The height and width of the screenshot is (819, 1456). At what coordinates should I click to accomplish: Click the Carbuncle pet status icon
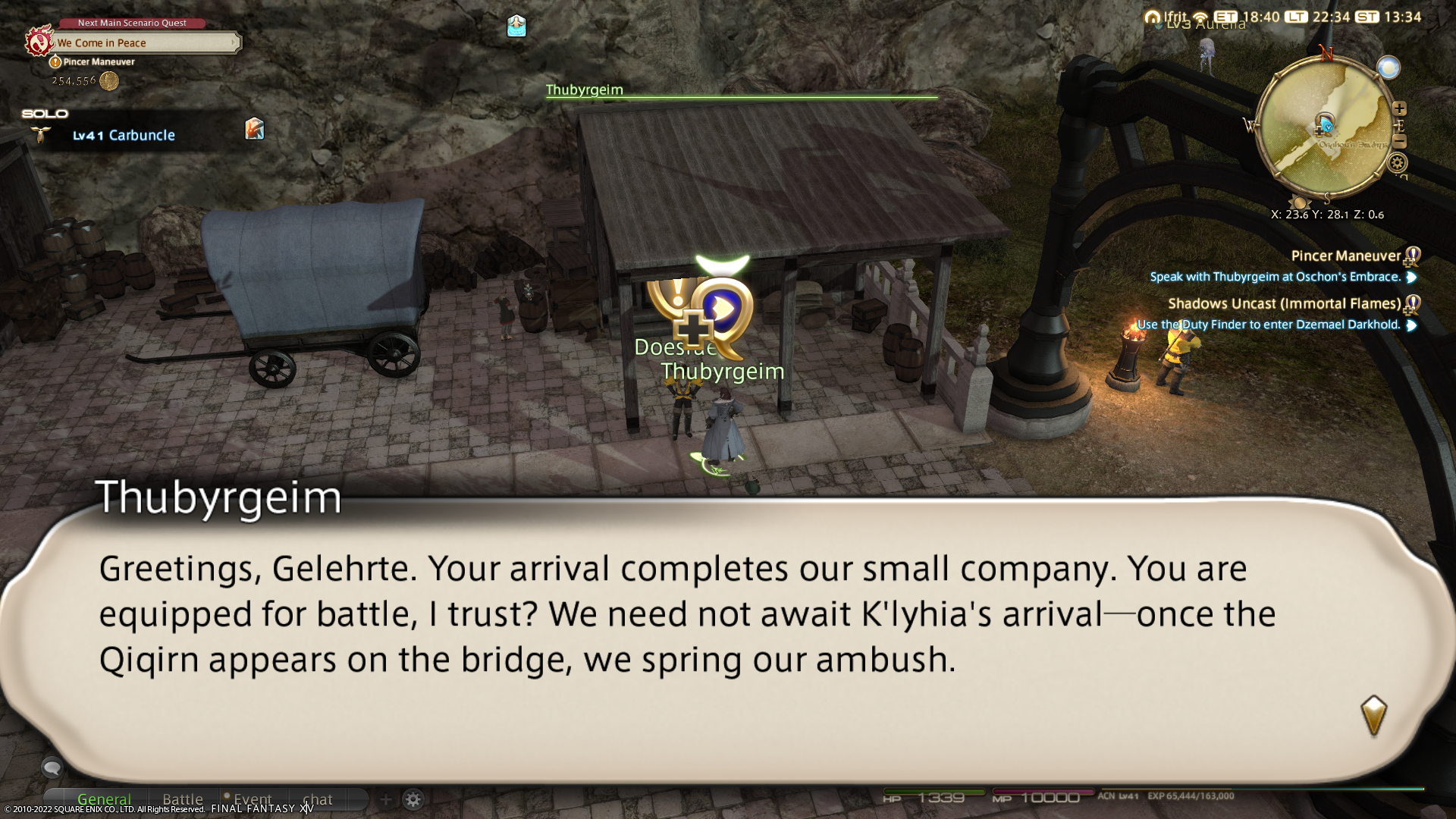pos(255,129)
